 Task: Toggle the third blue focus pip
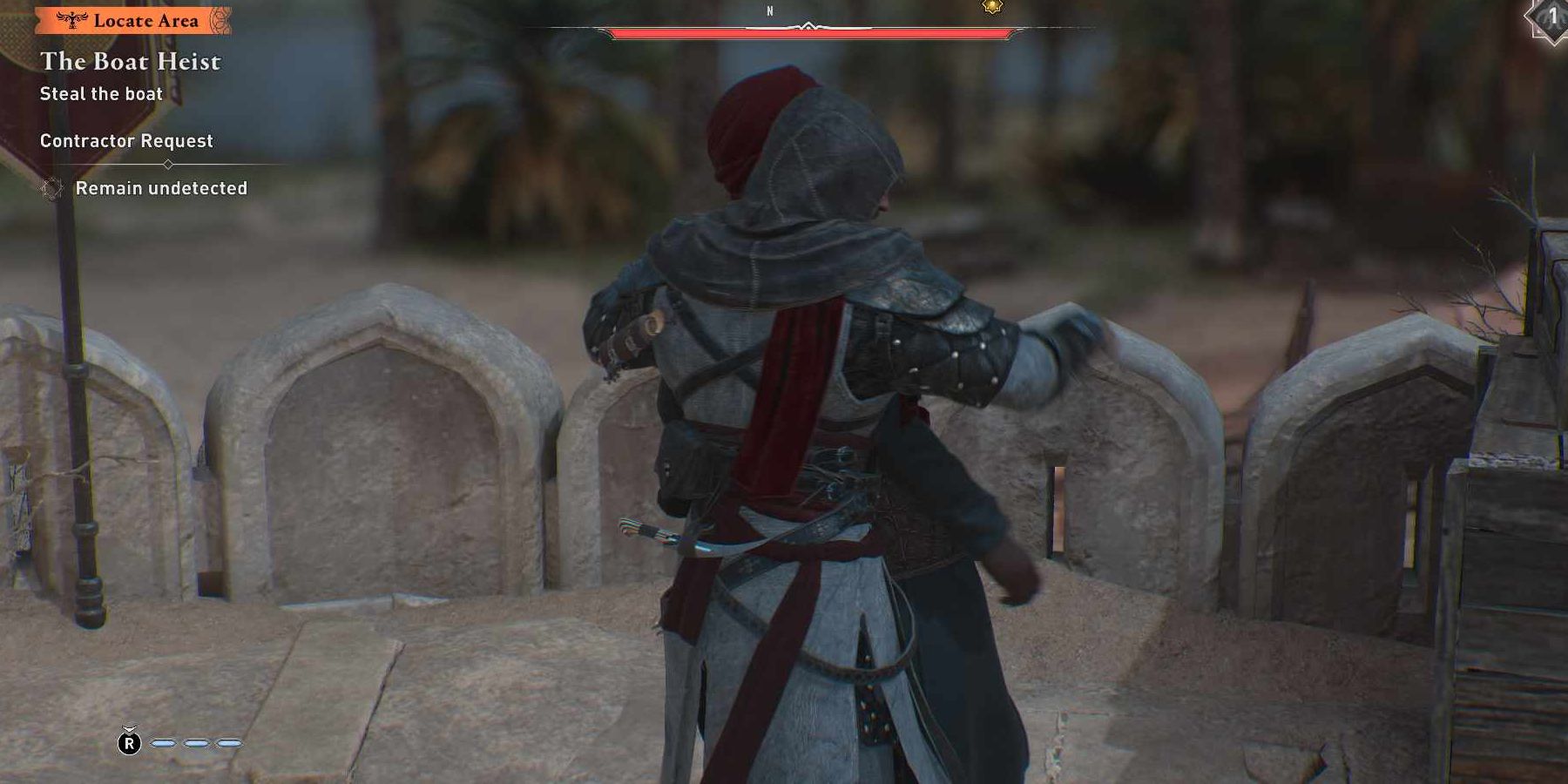229,743
